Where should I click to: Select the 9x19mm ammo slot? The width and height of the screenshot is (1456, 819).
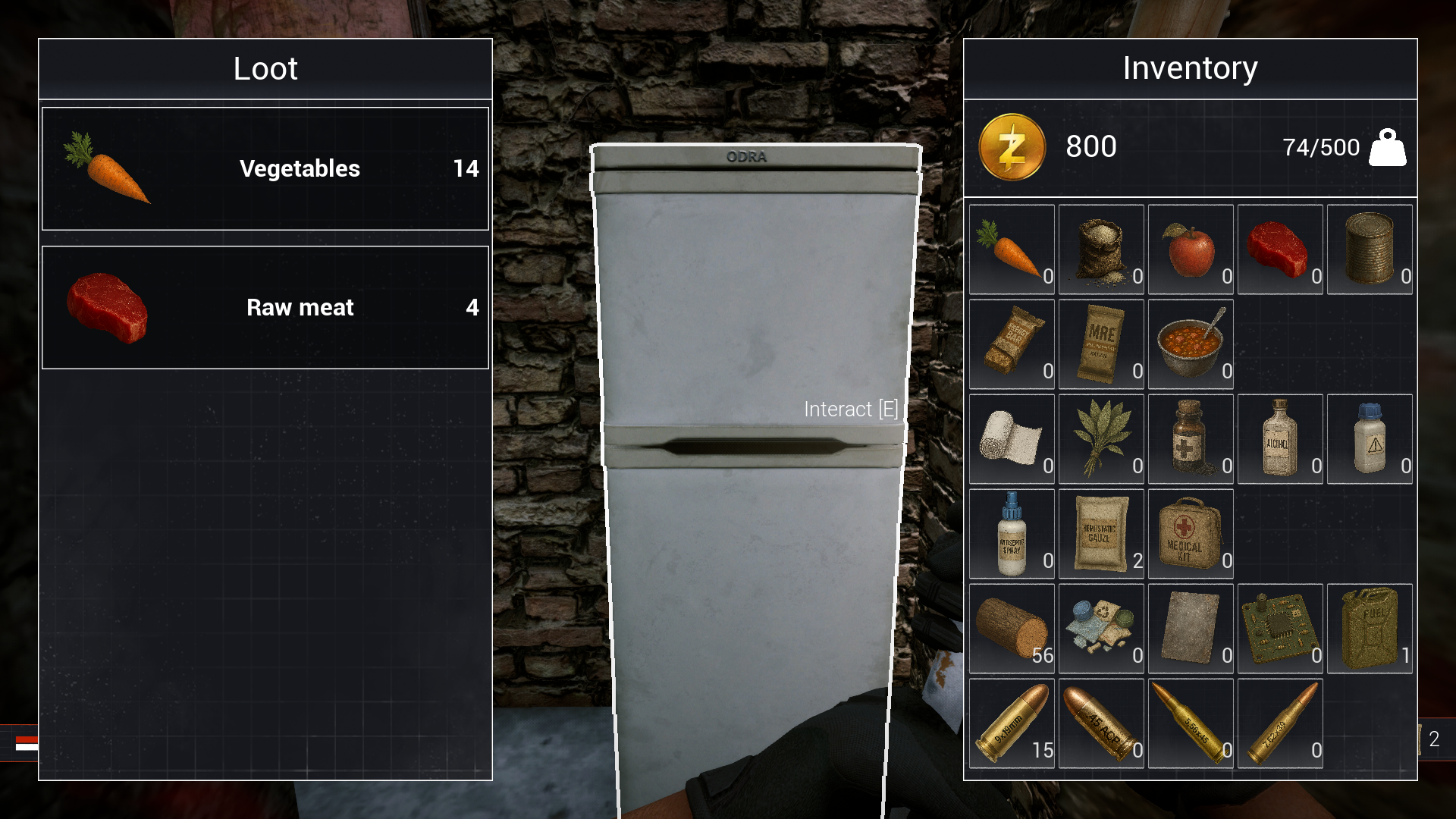click(1012, 723)
